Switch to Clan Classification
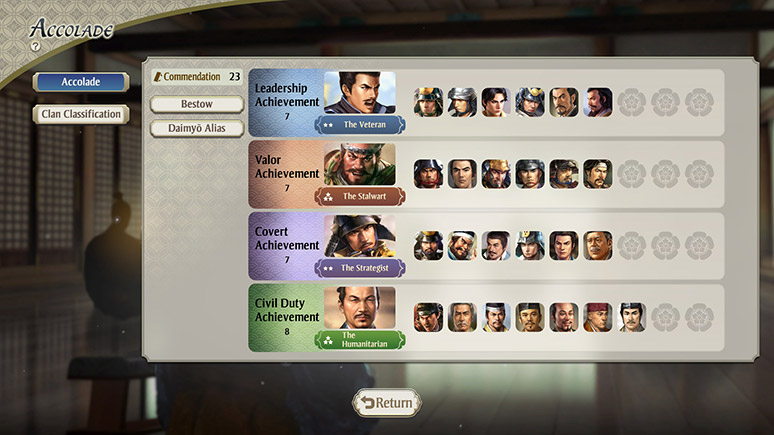The width and height of the screenshot is (774, 435). (81, 114)
